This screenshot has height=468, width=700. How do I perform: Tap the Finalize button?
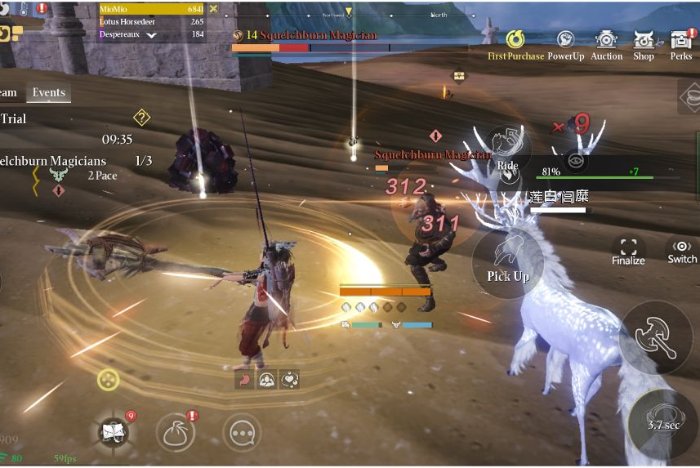628,249
